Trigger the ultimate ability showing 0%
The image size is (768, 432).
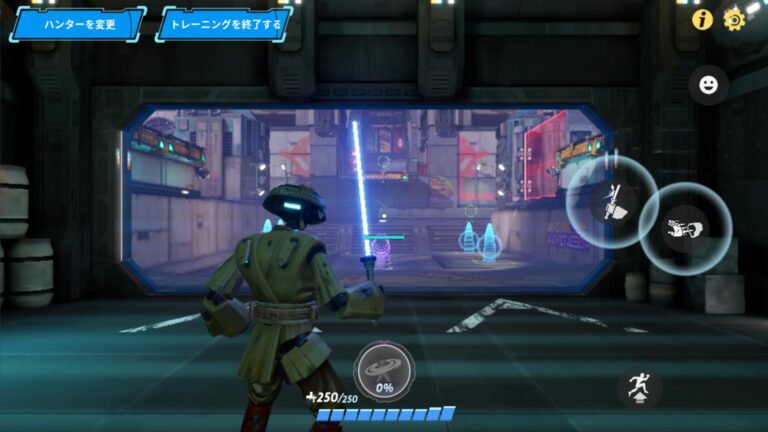point(383,370)
